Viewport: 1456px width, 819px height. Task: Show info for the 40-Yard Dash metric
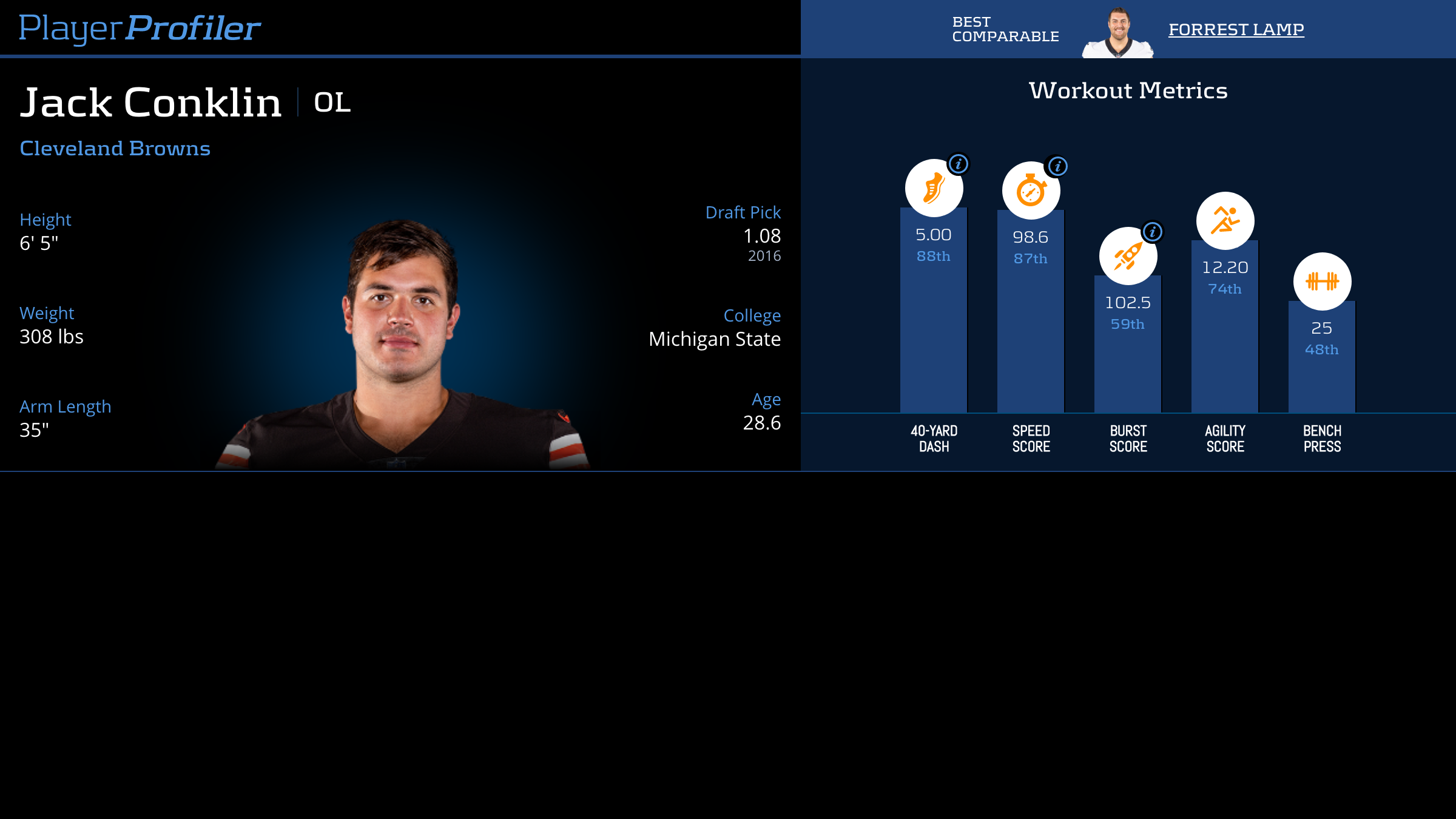[959, 164]
